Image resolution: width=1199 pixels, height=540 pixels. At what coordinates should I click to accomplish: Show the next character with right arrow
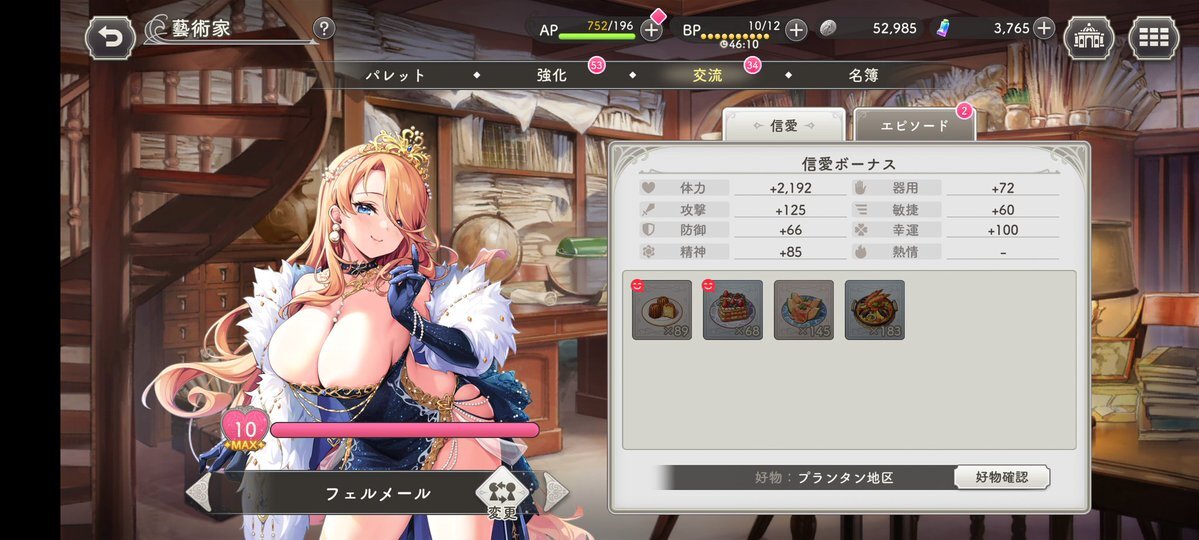coord(555,492)
